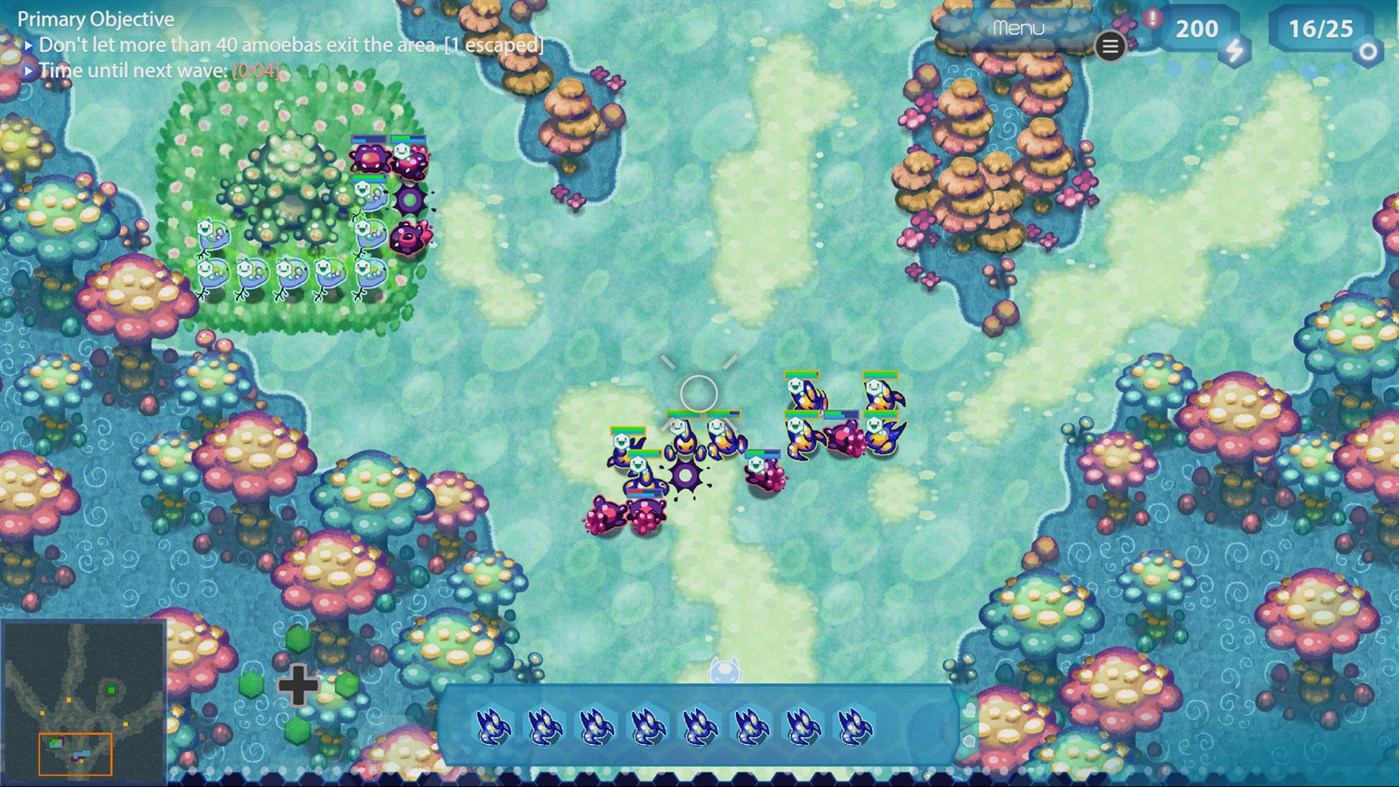Click the dark plus icon among the green hexagons
Screen dimensions: 1399x787
click(x=297, y=686)
